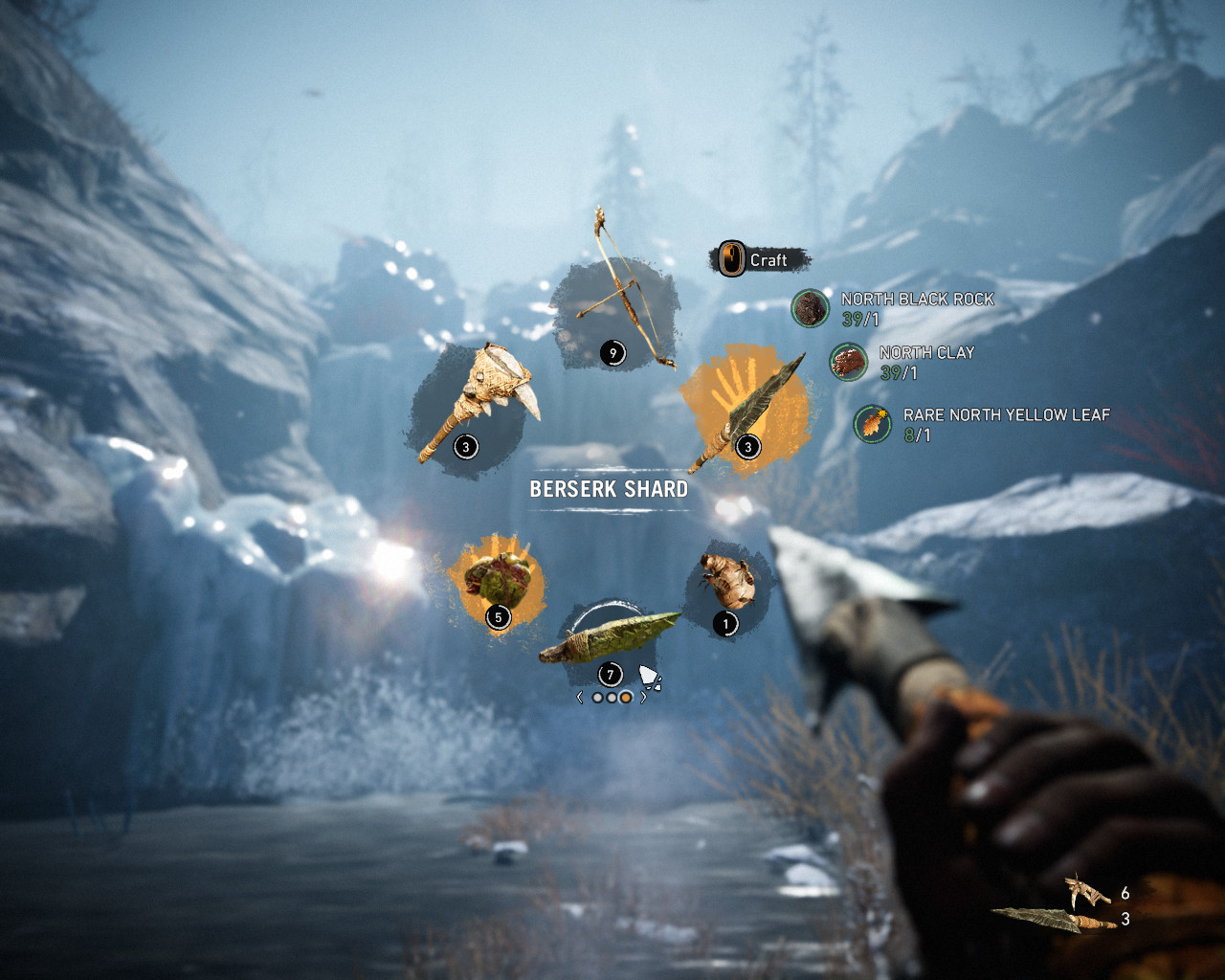Click the BERSERK SHARD title text
This screenshot has height=980, width=1225.
tap(609, 488)
